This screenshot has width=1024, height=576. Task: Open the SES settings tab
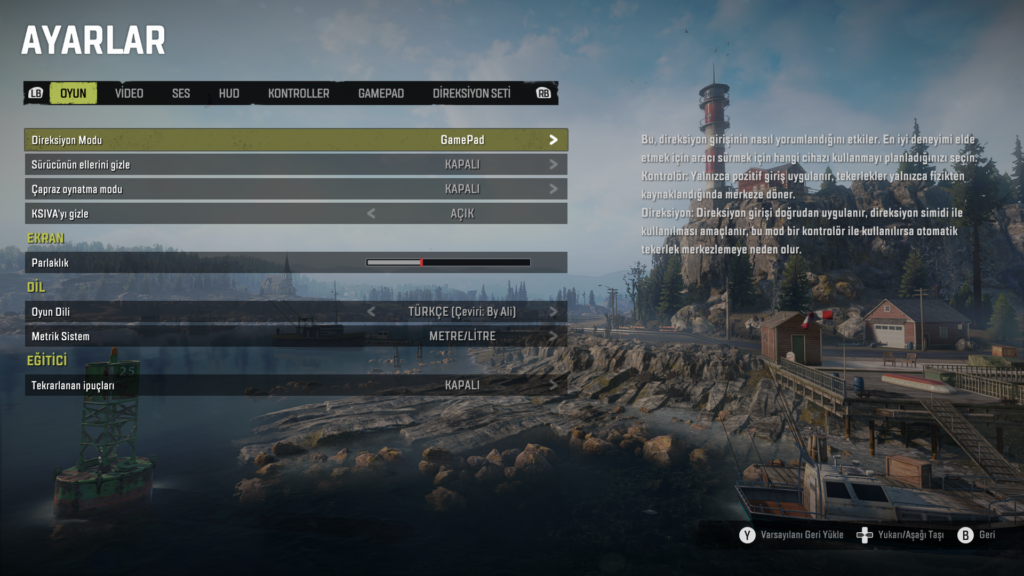181,93
